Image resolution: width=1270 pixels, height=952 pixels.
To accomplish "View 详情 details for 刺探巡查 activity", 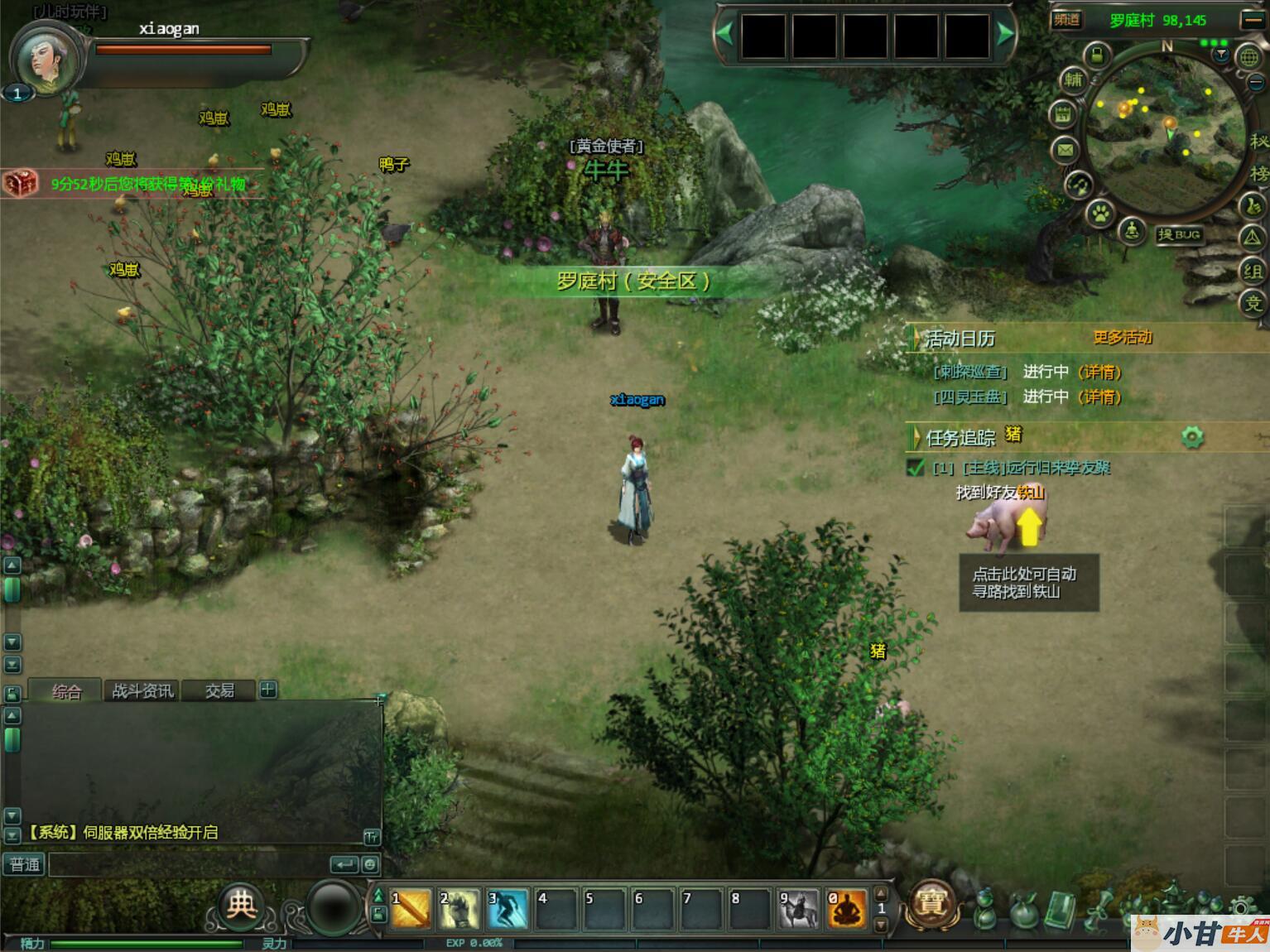I will pos(1100,373).
